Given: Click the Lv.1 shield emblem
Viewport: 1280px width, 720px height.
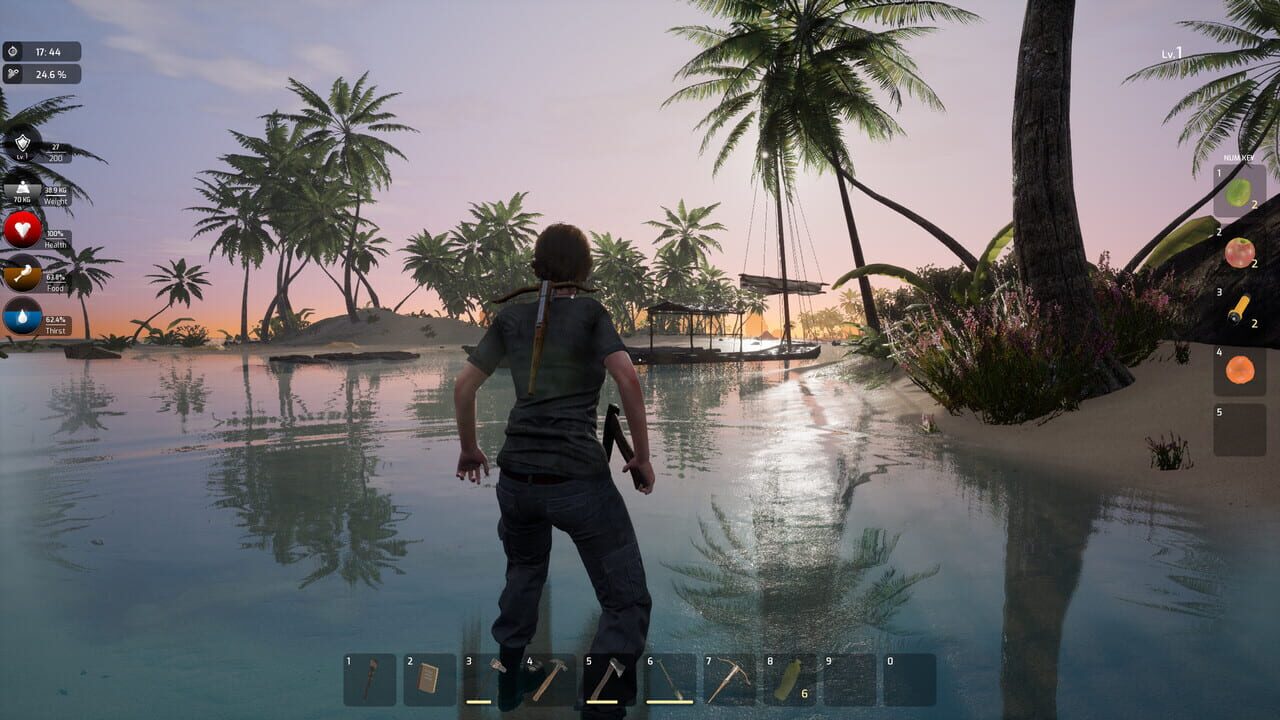Looking at the screenshot, I should click(x=23, y=145).
